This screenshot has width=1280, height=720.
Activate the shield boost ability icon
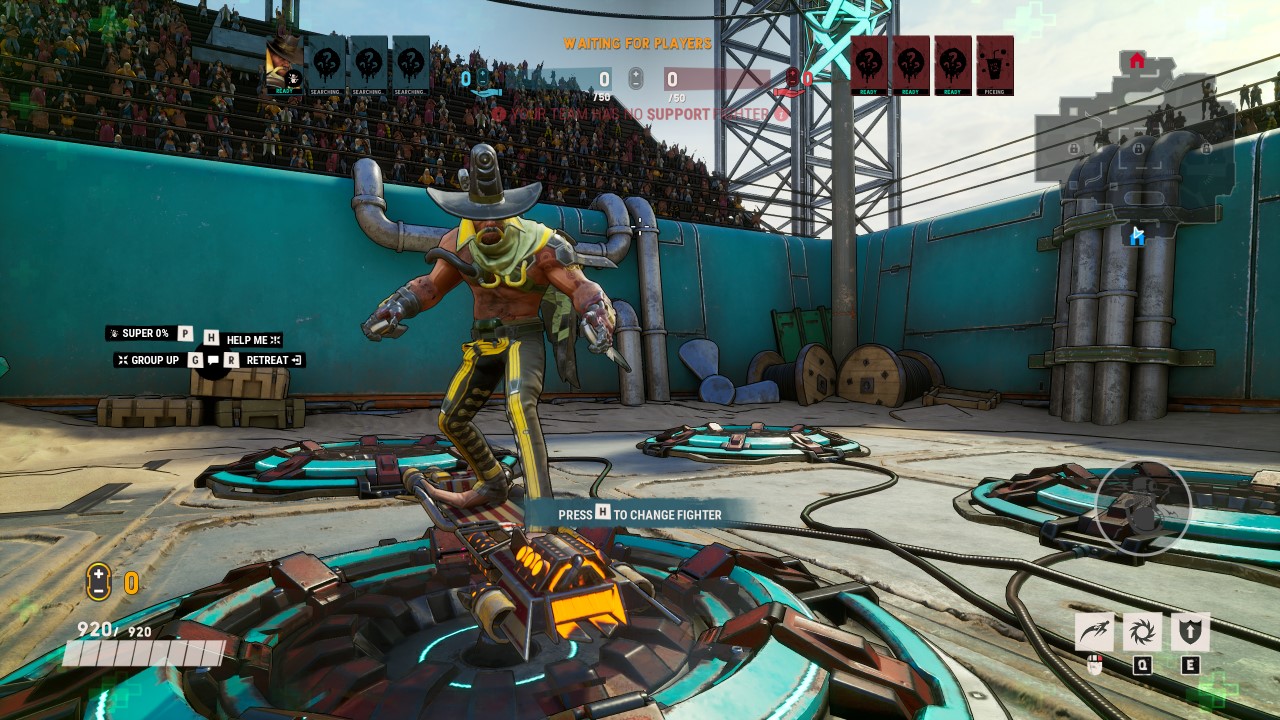click(x=1190, y=632)
